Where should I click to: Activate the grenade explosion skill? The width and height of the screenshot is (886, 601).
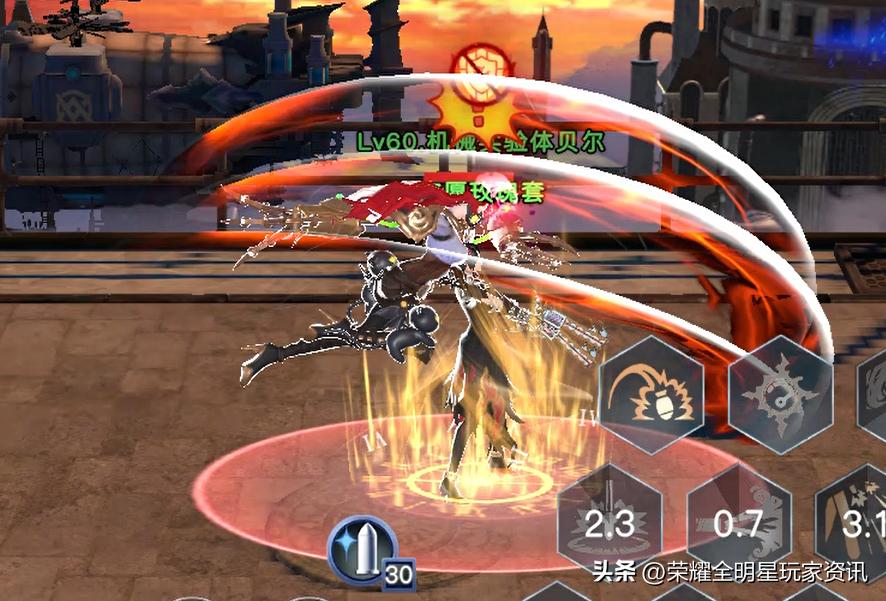[x=651, y=393]
